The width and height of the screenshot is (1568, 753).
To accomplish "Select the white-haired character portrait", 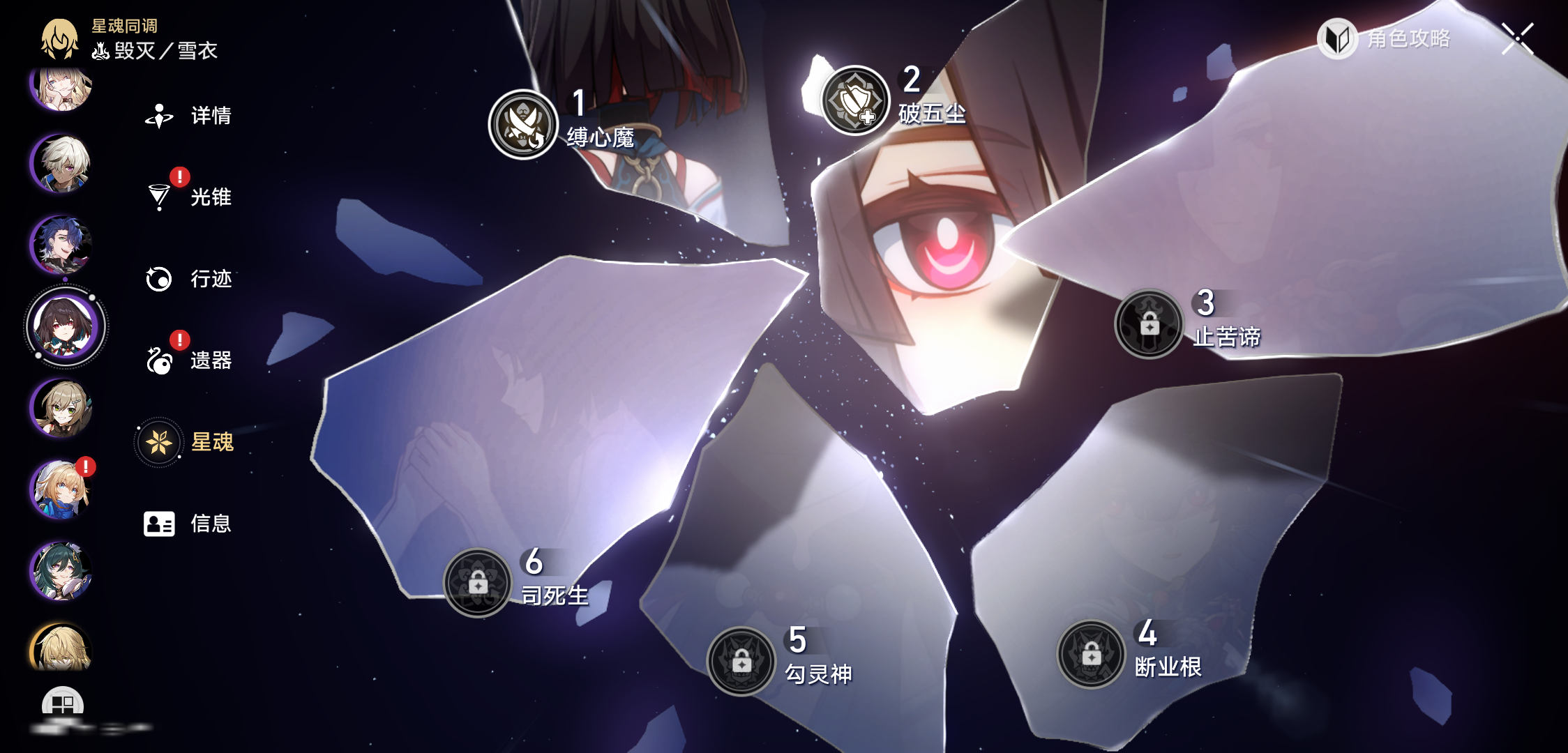I will [x=62, y=164].
